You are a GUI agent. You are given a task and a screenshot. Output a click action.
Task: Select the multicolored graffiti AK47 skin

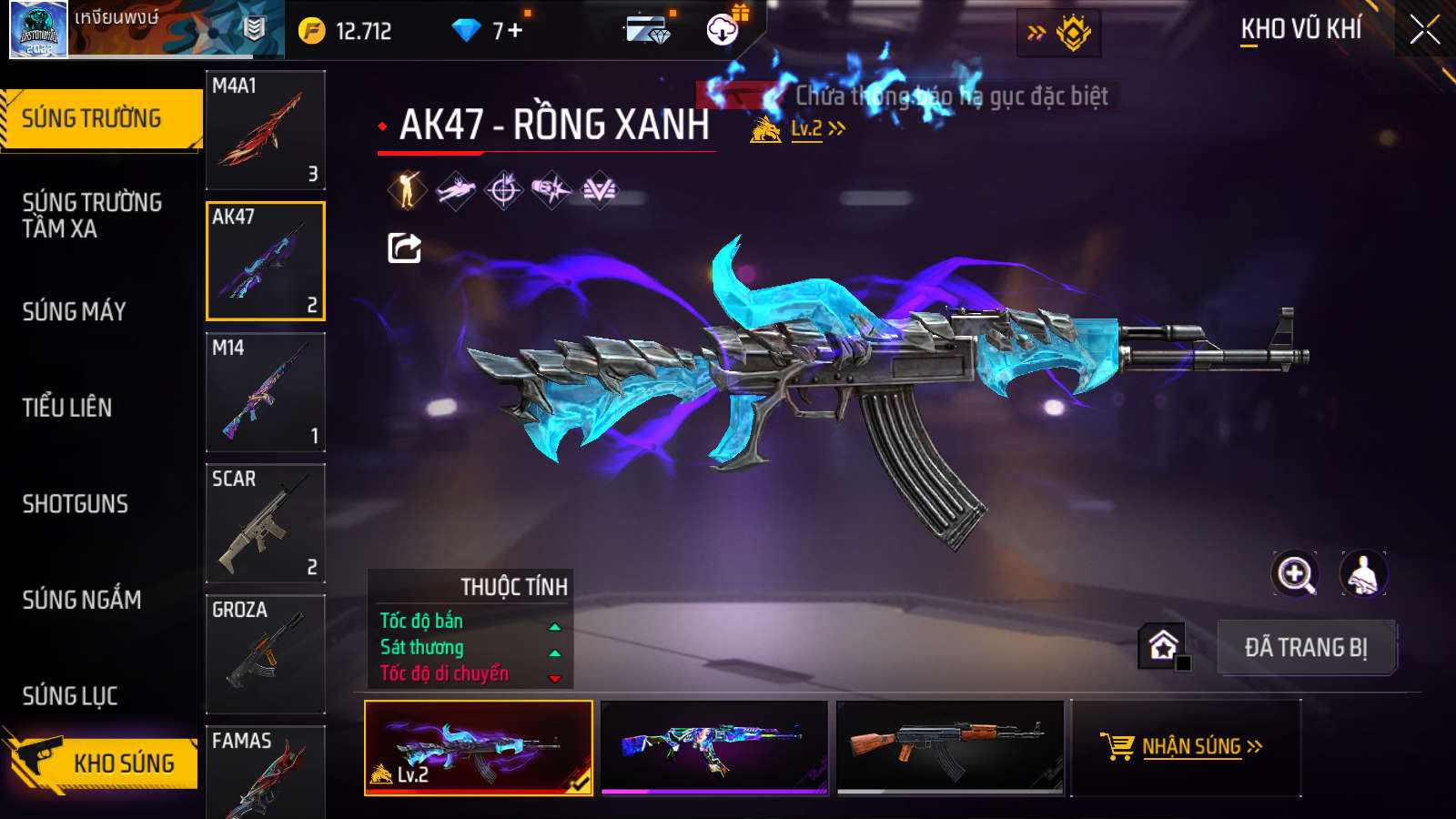pos(714,747)
